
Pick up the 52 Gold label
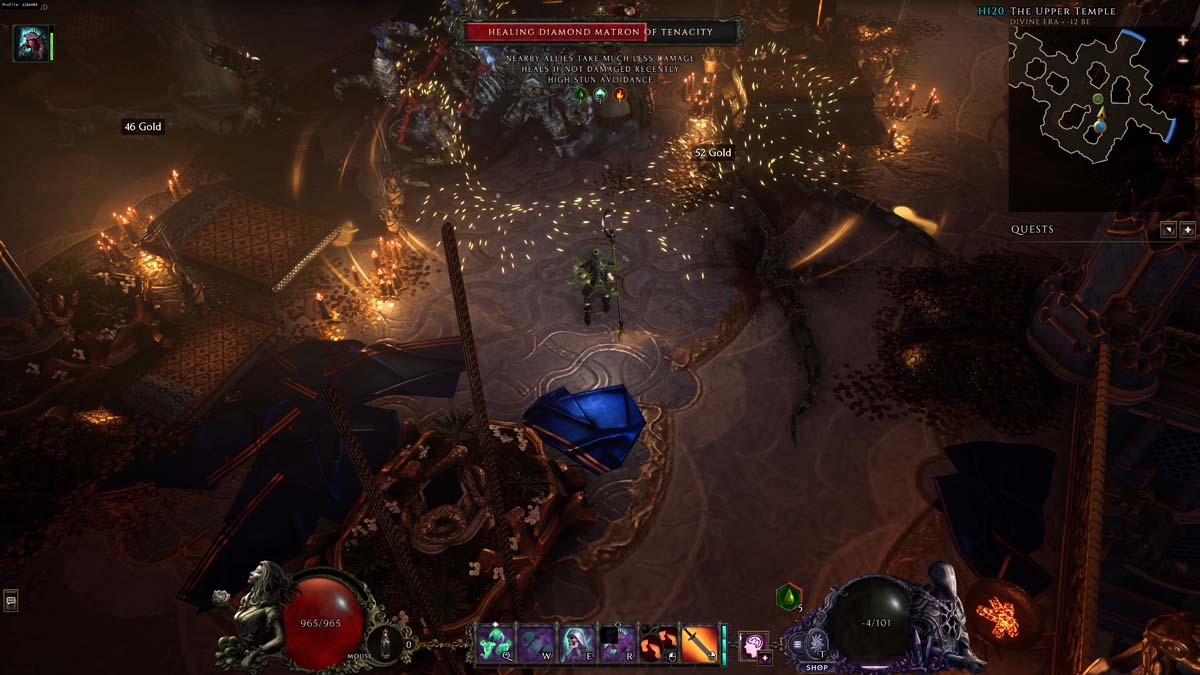713,153
